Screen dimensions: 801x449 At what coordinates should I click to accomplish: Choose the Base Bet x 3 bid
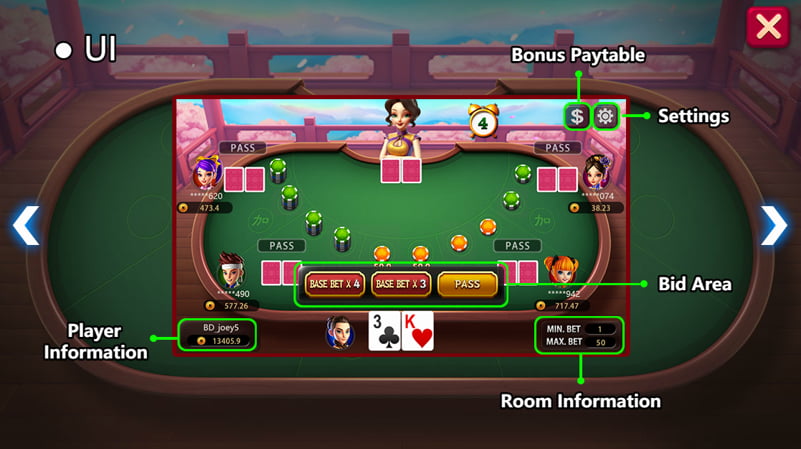(401, 284)
